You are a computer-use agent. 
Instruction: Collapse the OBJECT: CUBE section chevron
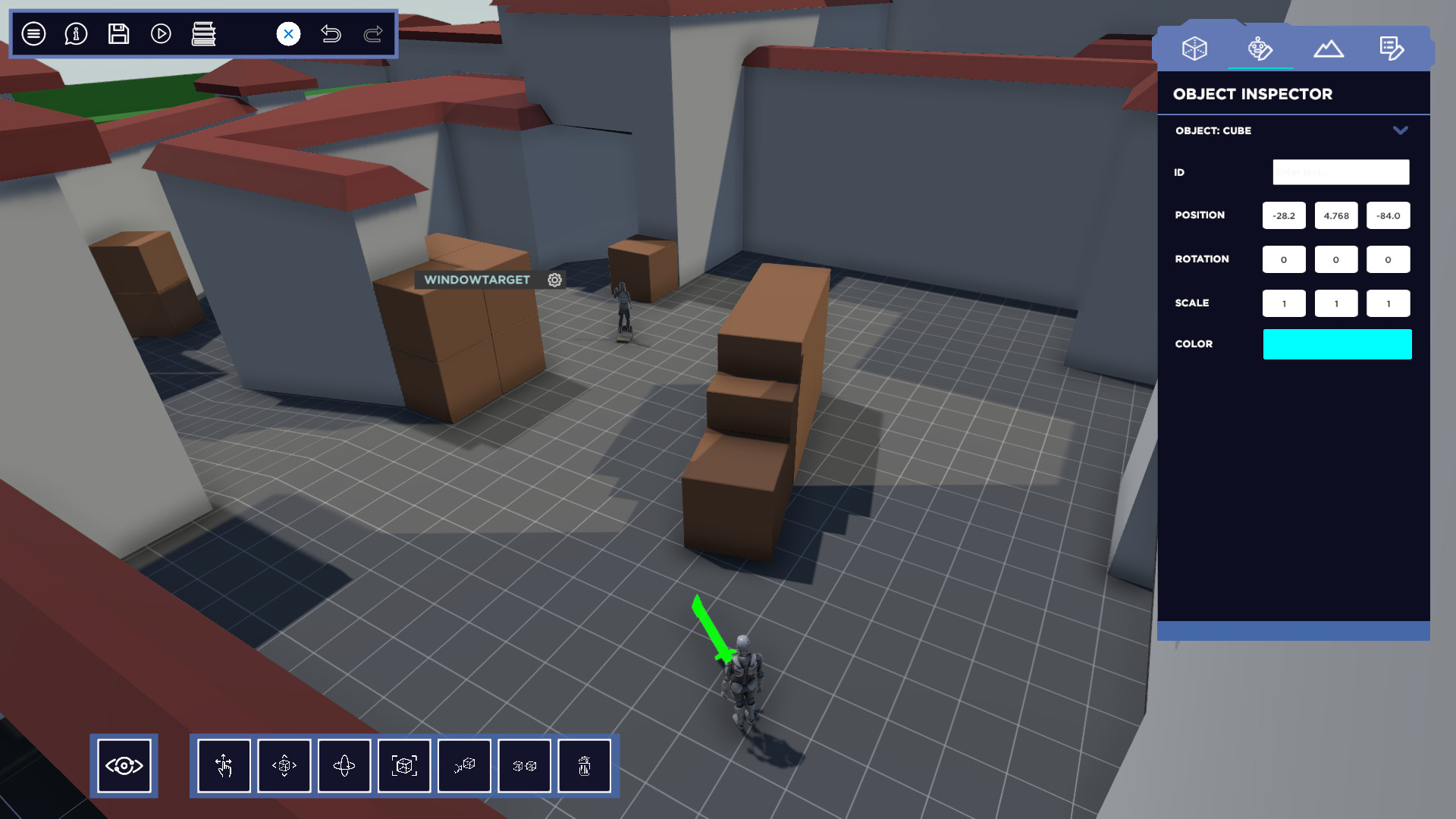[1401, 130]
